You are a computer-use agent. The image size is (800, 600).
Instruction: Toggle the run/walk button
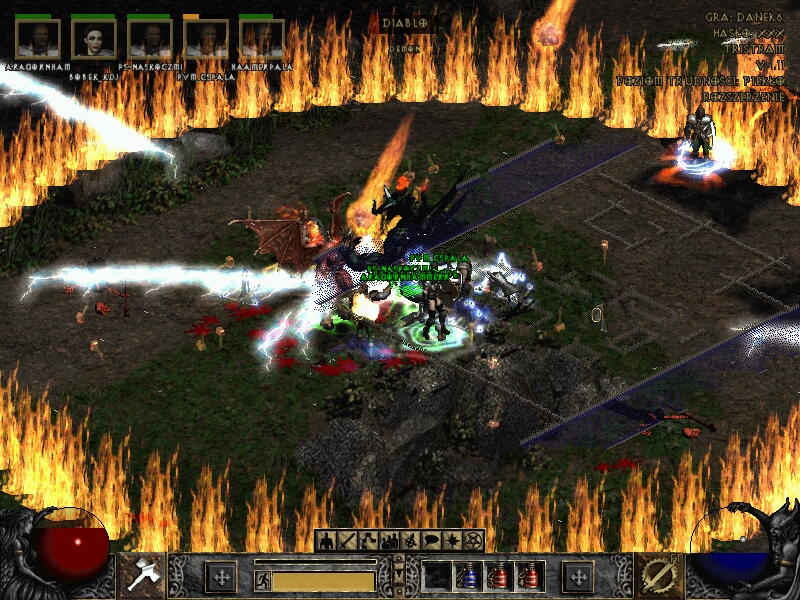coord(263,580)
